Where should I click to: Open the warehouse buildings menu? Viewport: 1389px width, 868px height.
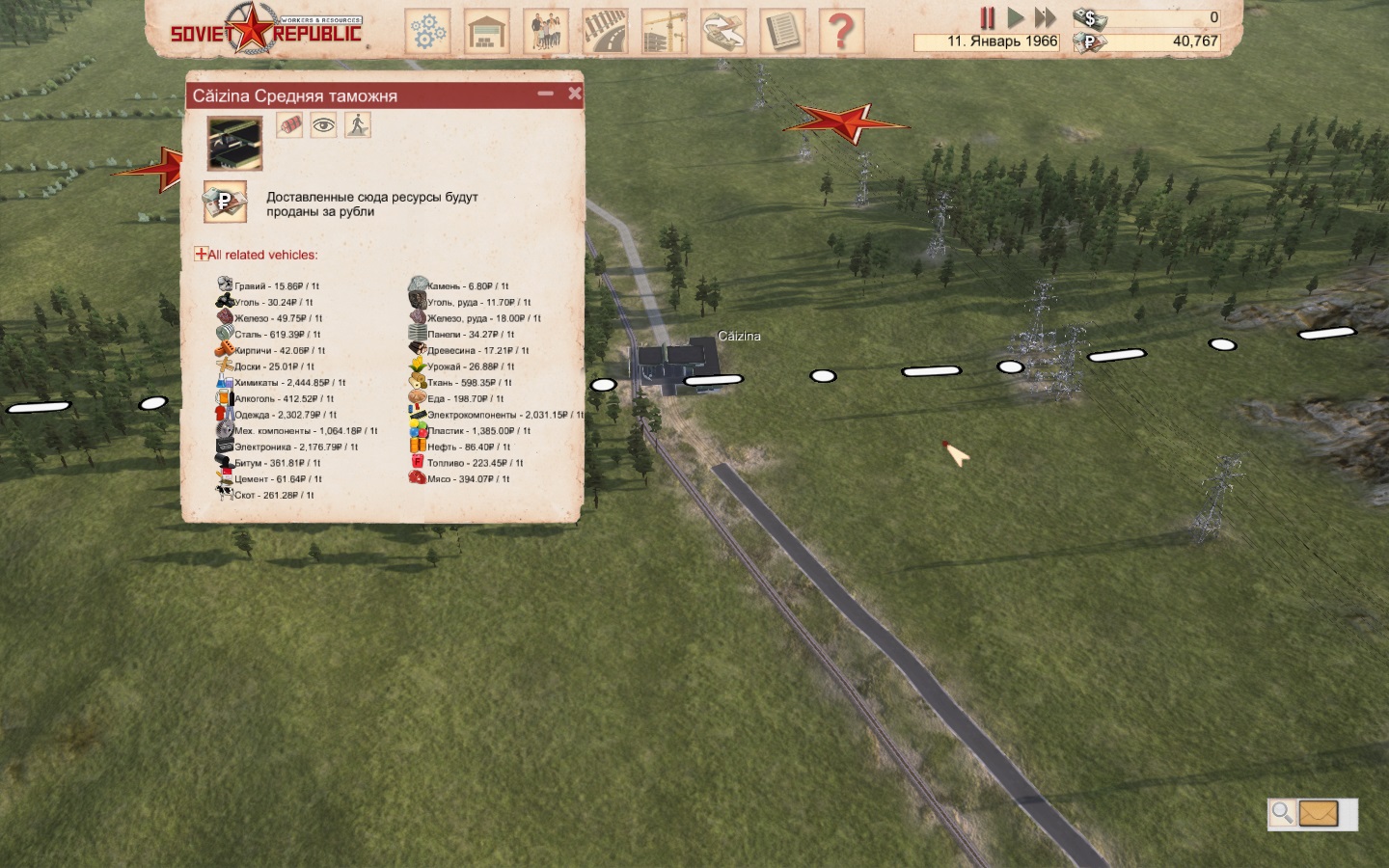point(487,32)
